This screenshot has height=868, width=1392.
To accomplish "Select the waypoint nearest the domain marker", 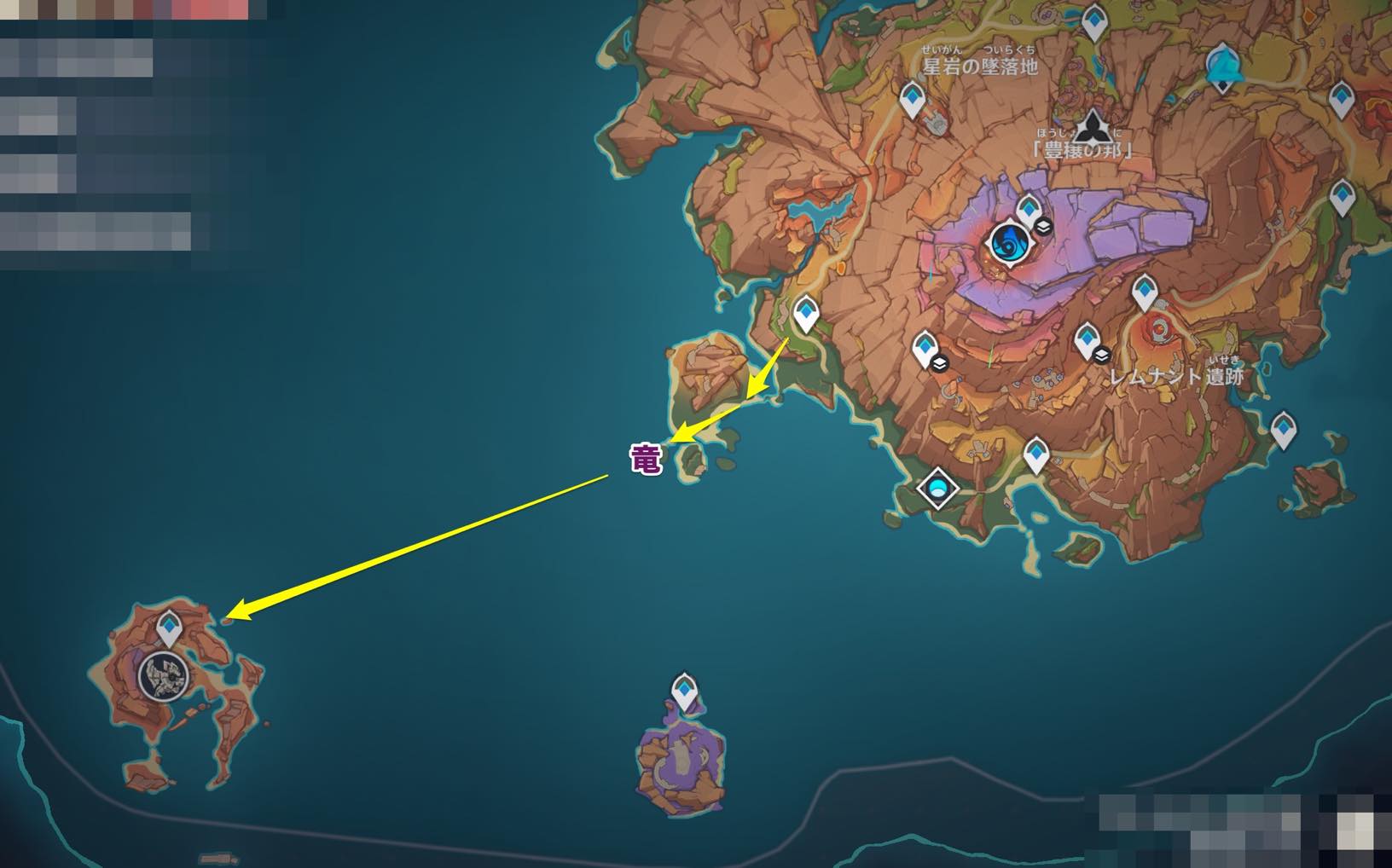I will tap(1036, 454).
